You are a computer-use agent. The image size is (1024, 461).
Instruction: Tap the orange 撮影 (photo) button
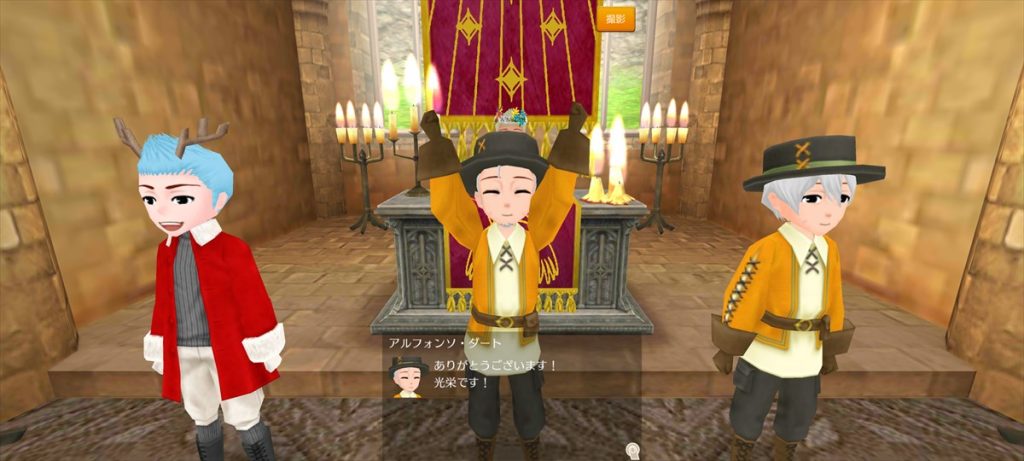click(x=616, y=19)
